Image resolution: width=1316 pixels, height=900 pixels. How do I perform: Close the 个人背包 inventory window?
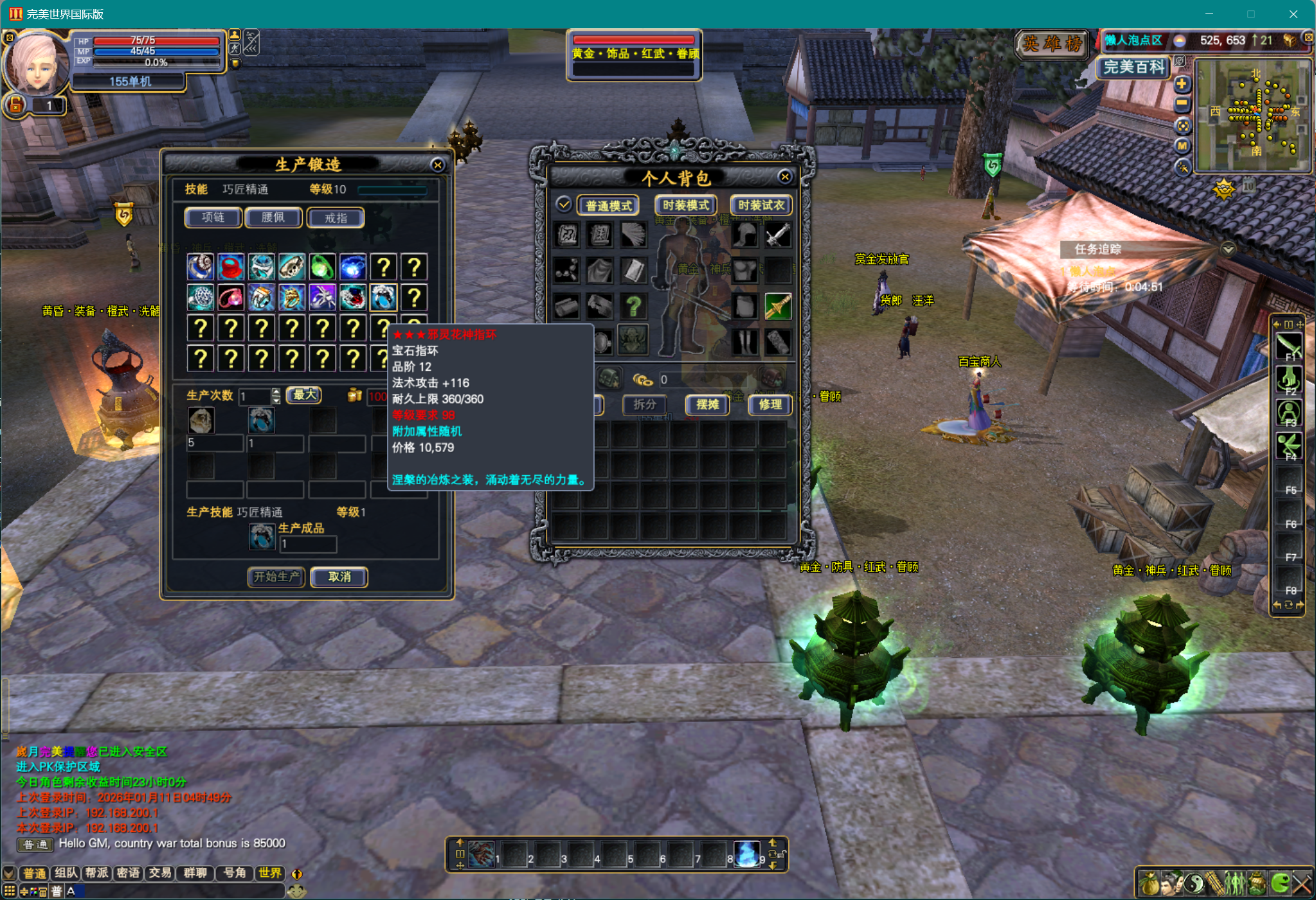point(784,177)
